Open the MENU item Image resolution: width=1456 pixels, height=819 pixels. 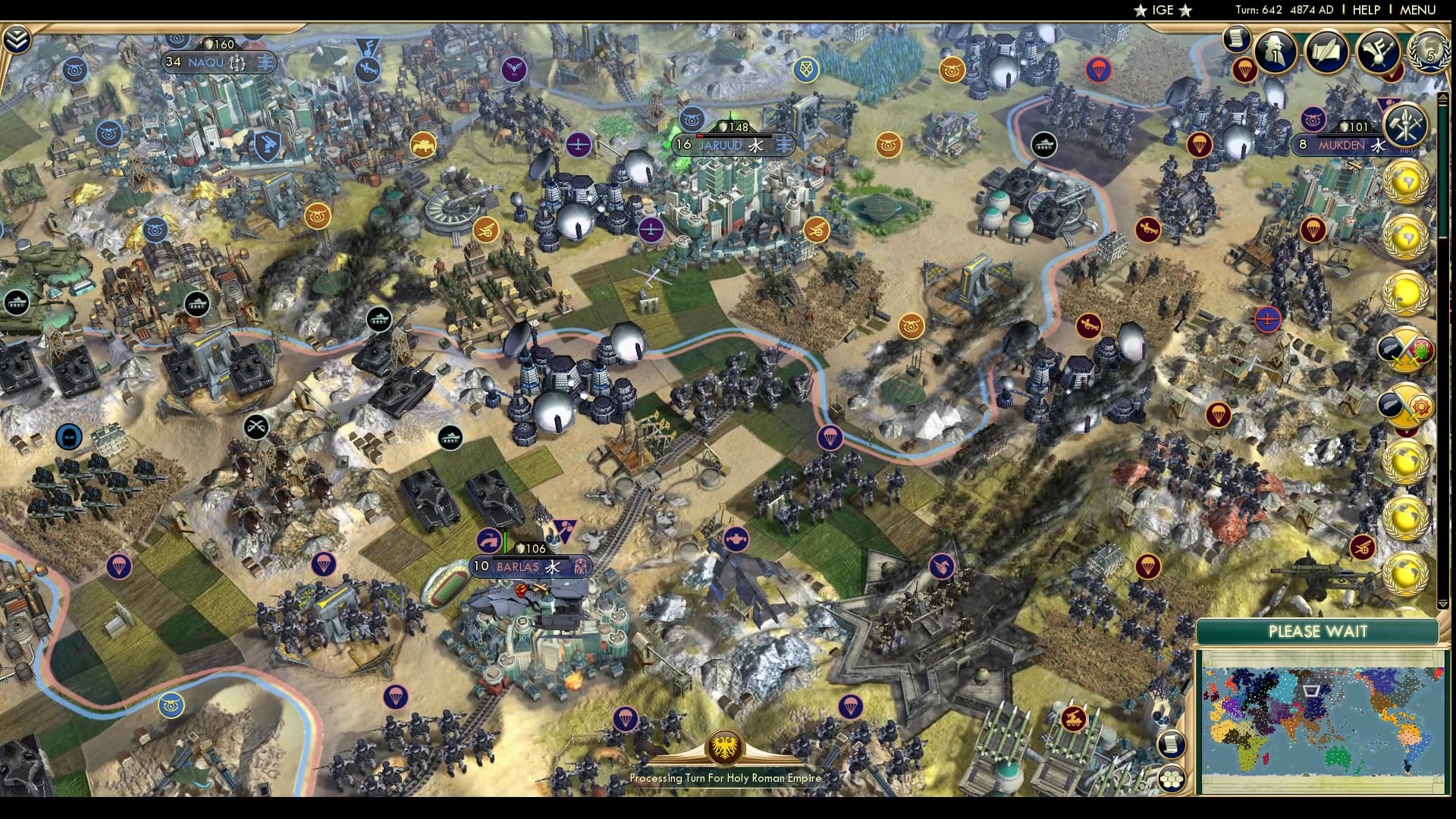click(x=1417, y=10)
